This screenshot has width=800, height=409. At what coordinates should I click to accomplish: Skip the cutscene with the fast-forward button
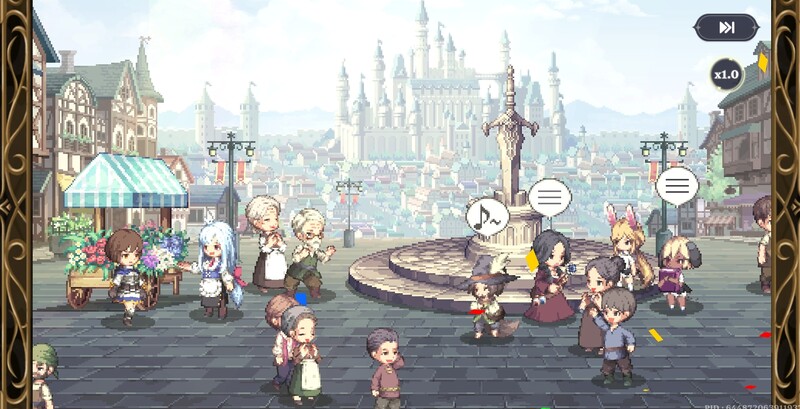click(726, 28)
